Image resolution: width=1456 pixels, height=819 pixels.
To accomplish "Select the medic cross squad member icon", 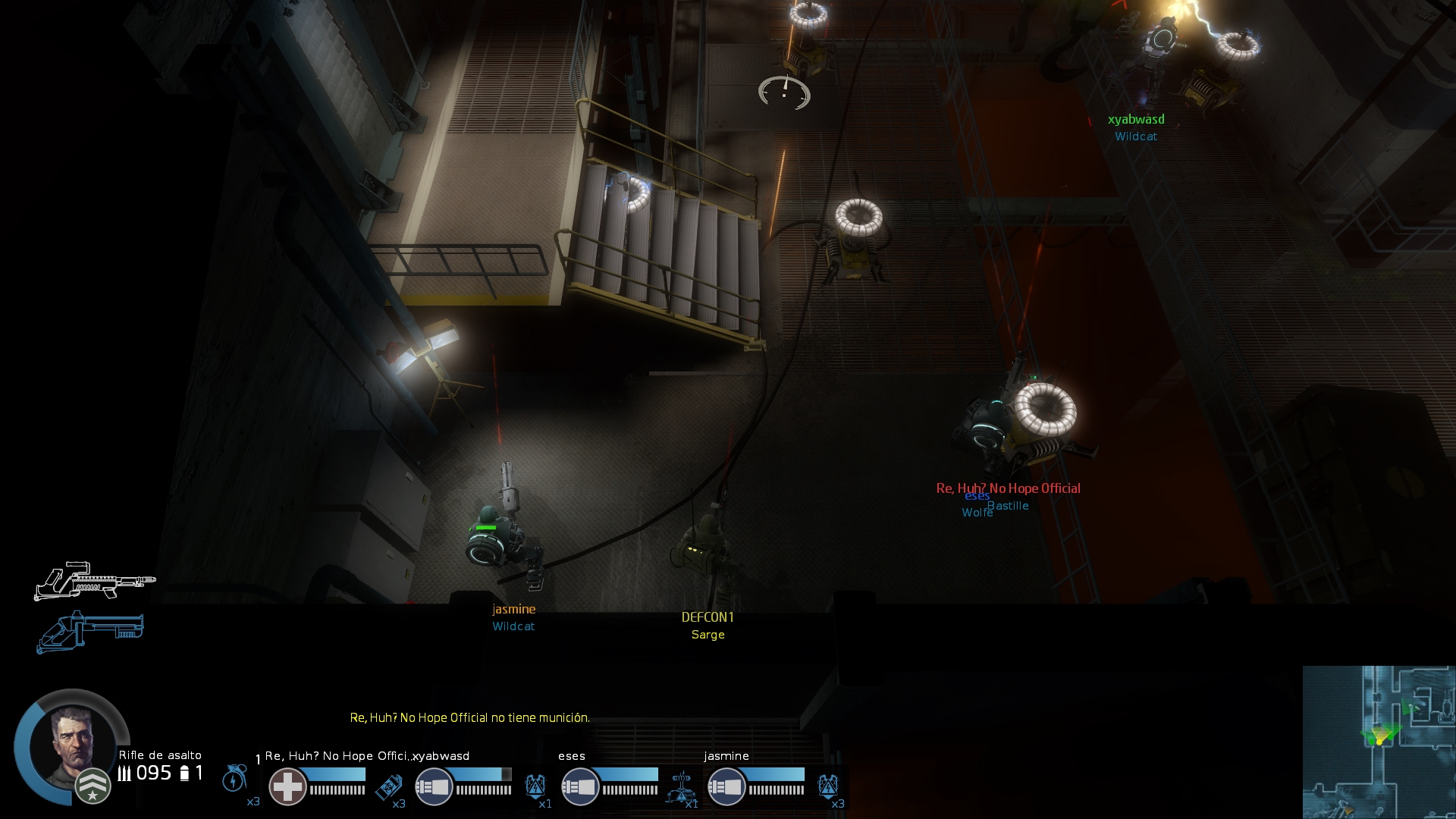I will click(x=287, y=786).
